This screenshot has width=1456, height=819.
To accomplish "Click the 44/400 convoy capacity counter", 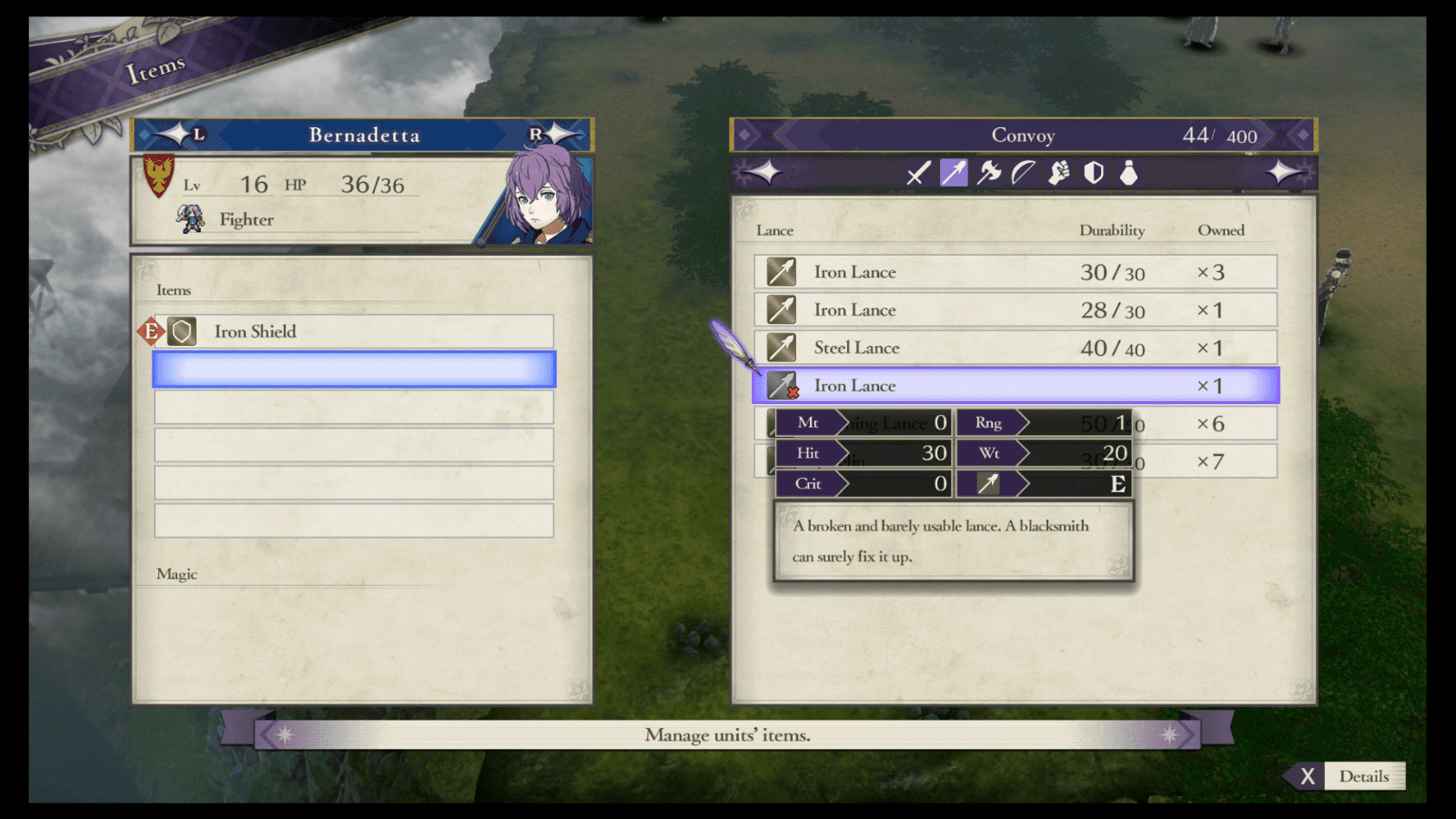I will coord(1219,134).
